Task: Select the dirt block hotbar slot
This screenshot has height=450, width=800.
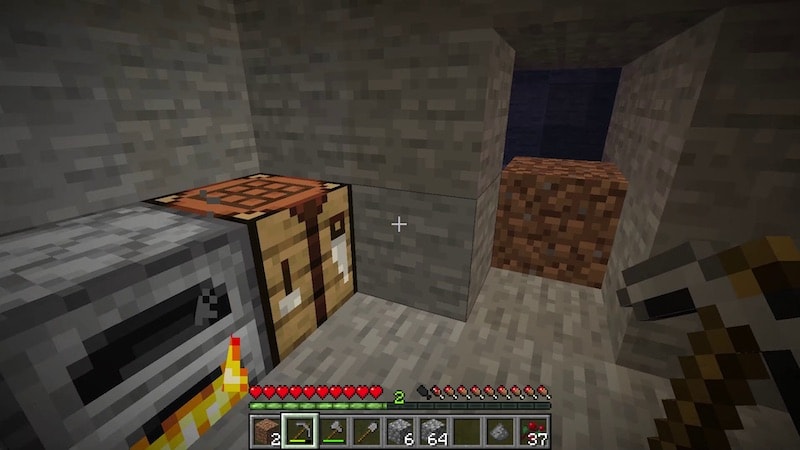Action: coord(266,431)
